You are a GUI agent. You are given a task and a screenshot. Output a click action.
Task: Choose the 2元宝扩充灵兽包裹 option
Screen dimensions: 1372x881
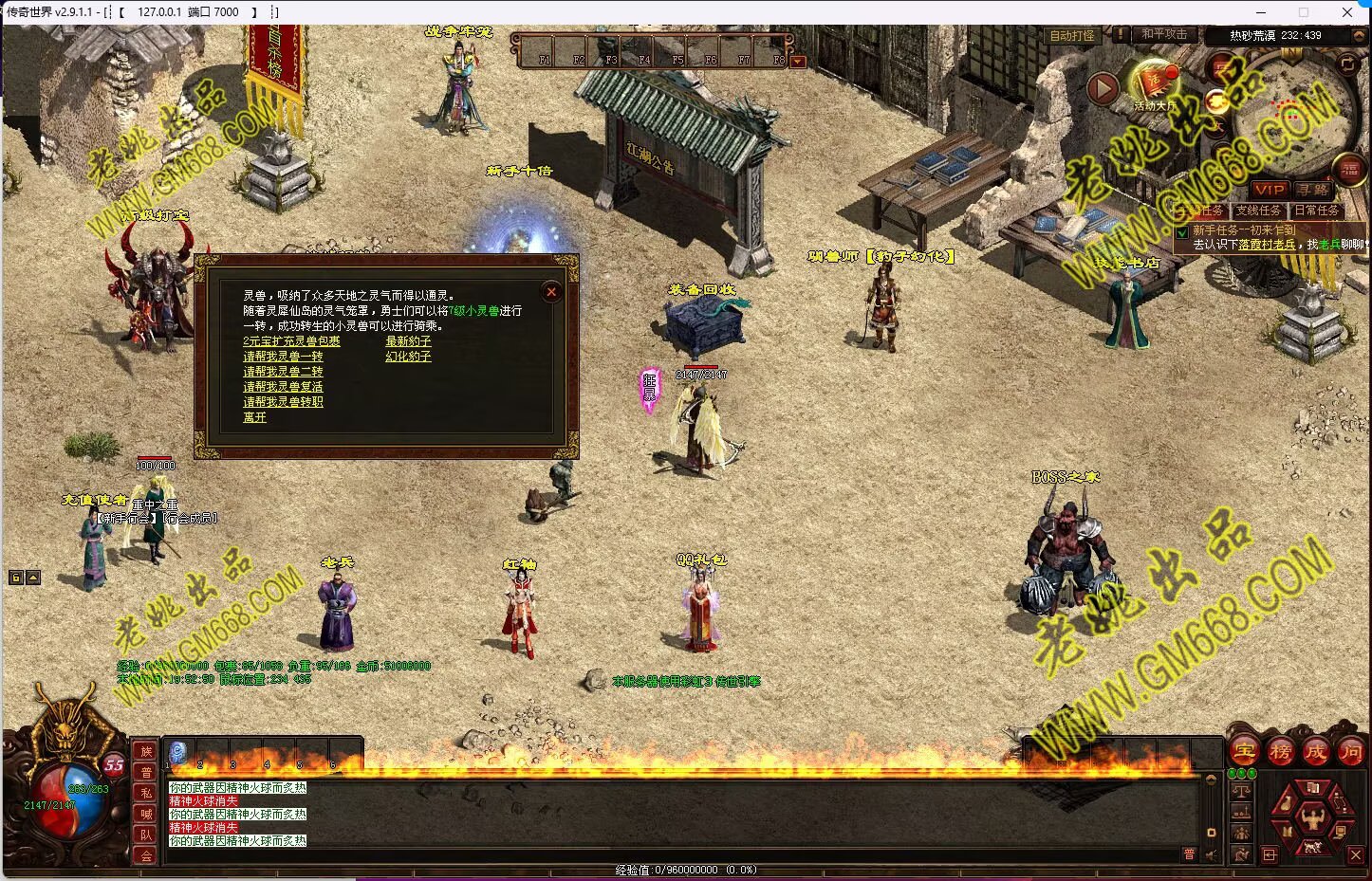point(291,341)
